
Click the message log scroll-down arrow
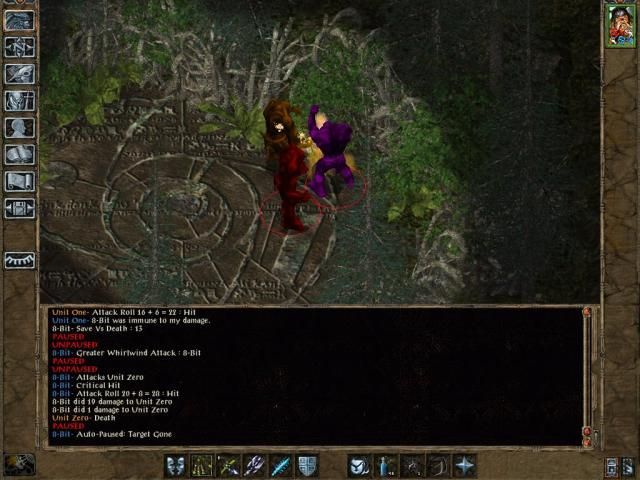click(586, 440)
